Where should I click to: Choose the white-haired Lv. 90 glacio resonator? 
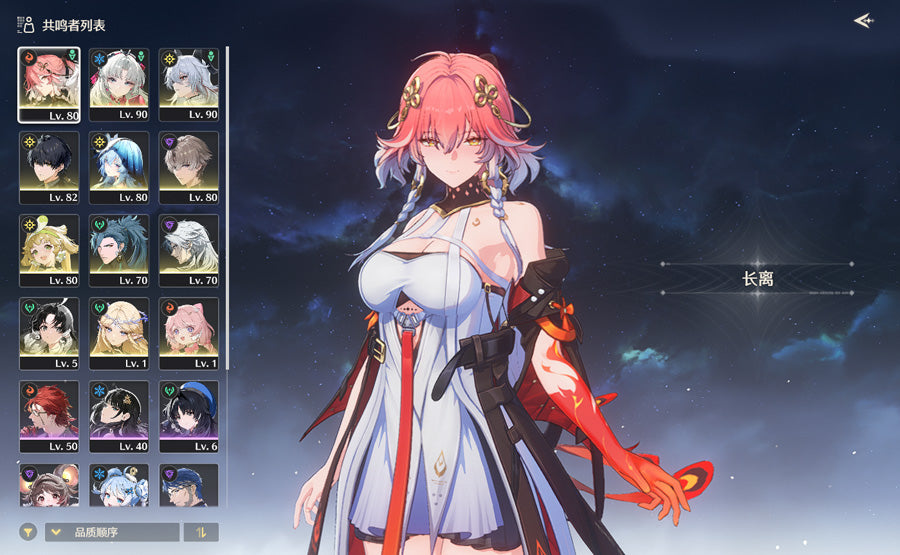[119, 84]
